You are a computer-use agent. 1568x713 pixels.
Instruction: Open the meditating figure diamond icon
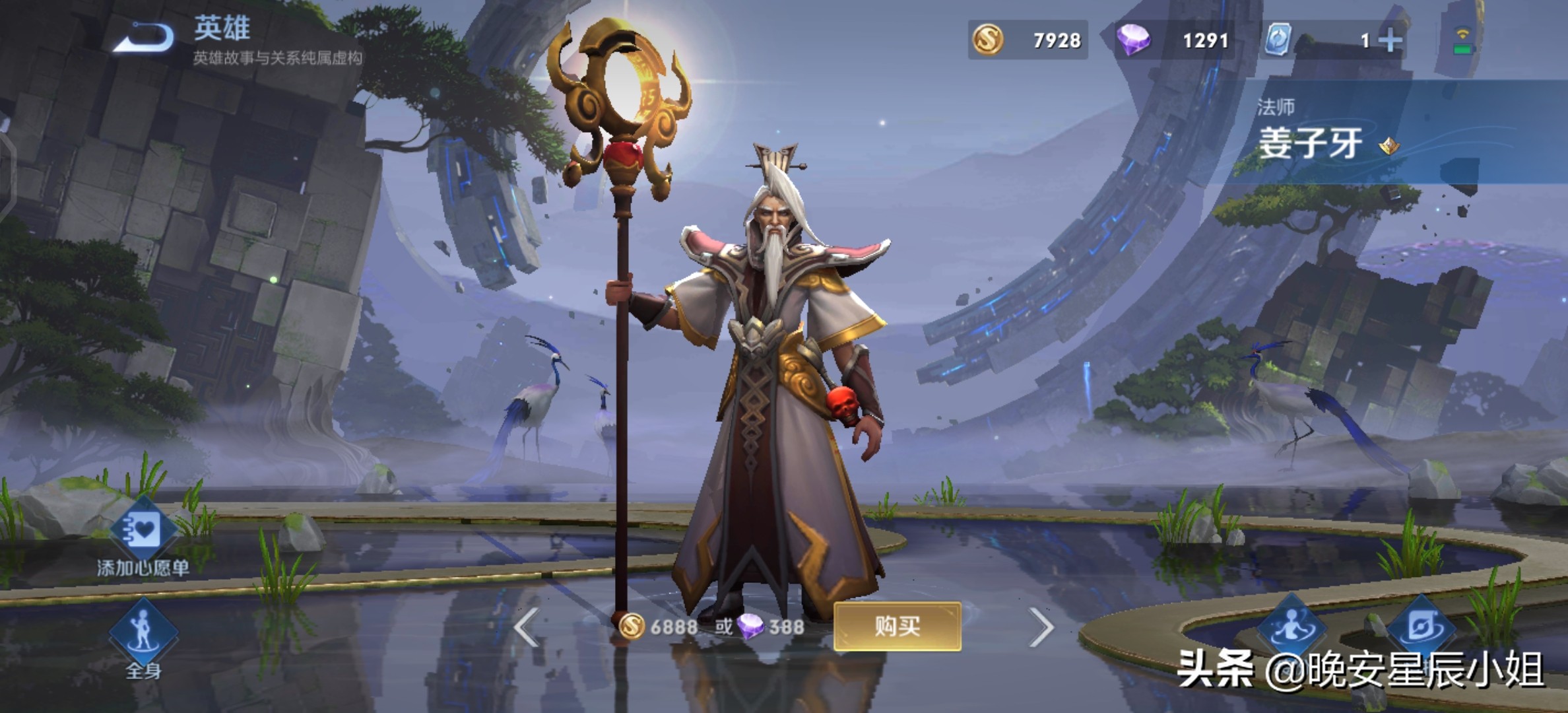pyautogui.click(x=1291, y=626)
